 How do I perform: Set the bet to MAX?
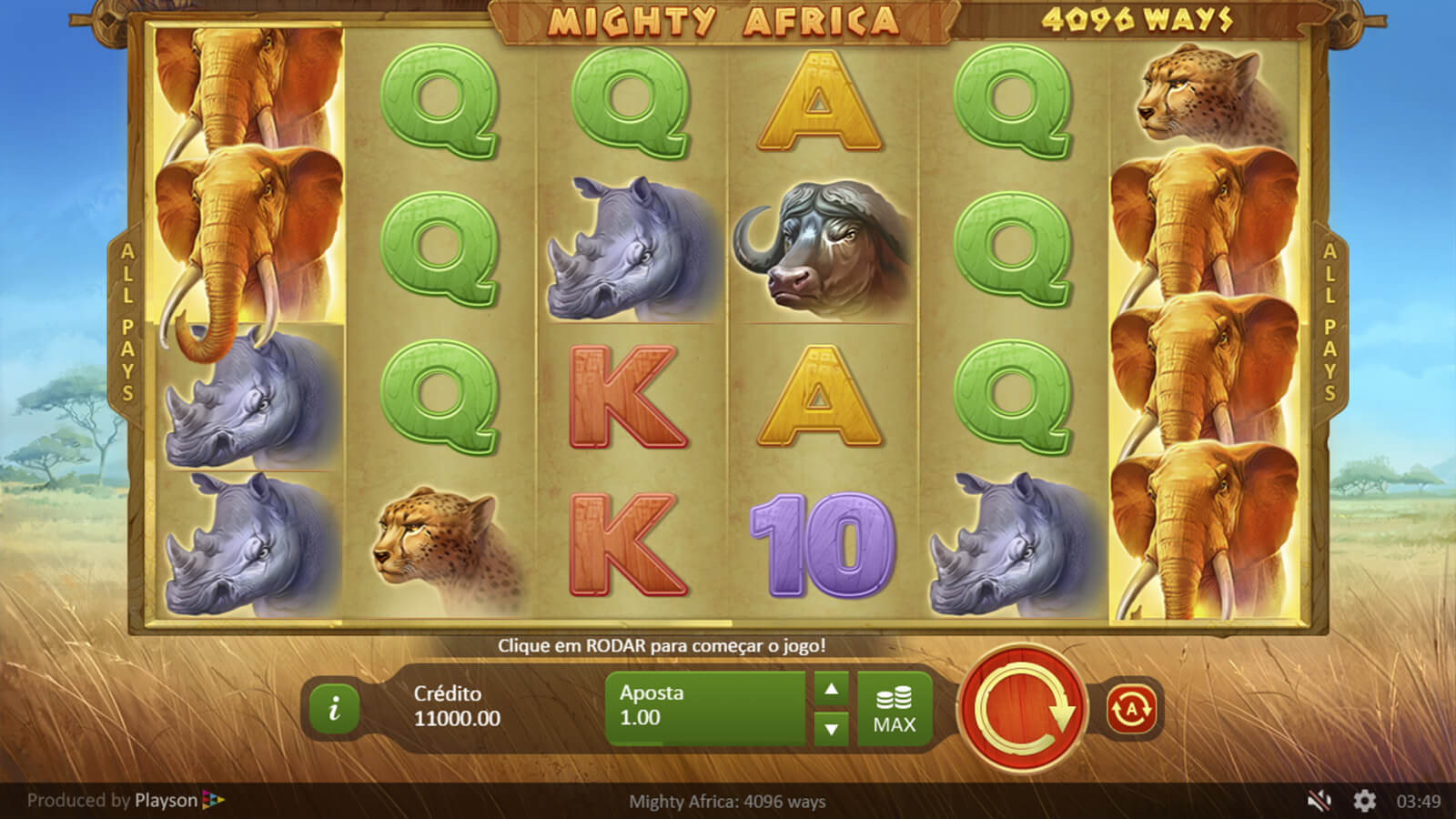(895, 710)
